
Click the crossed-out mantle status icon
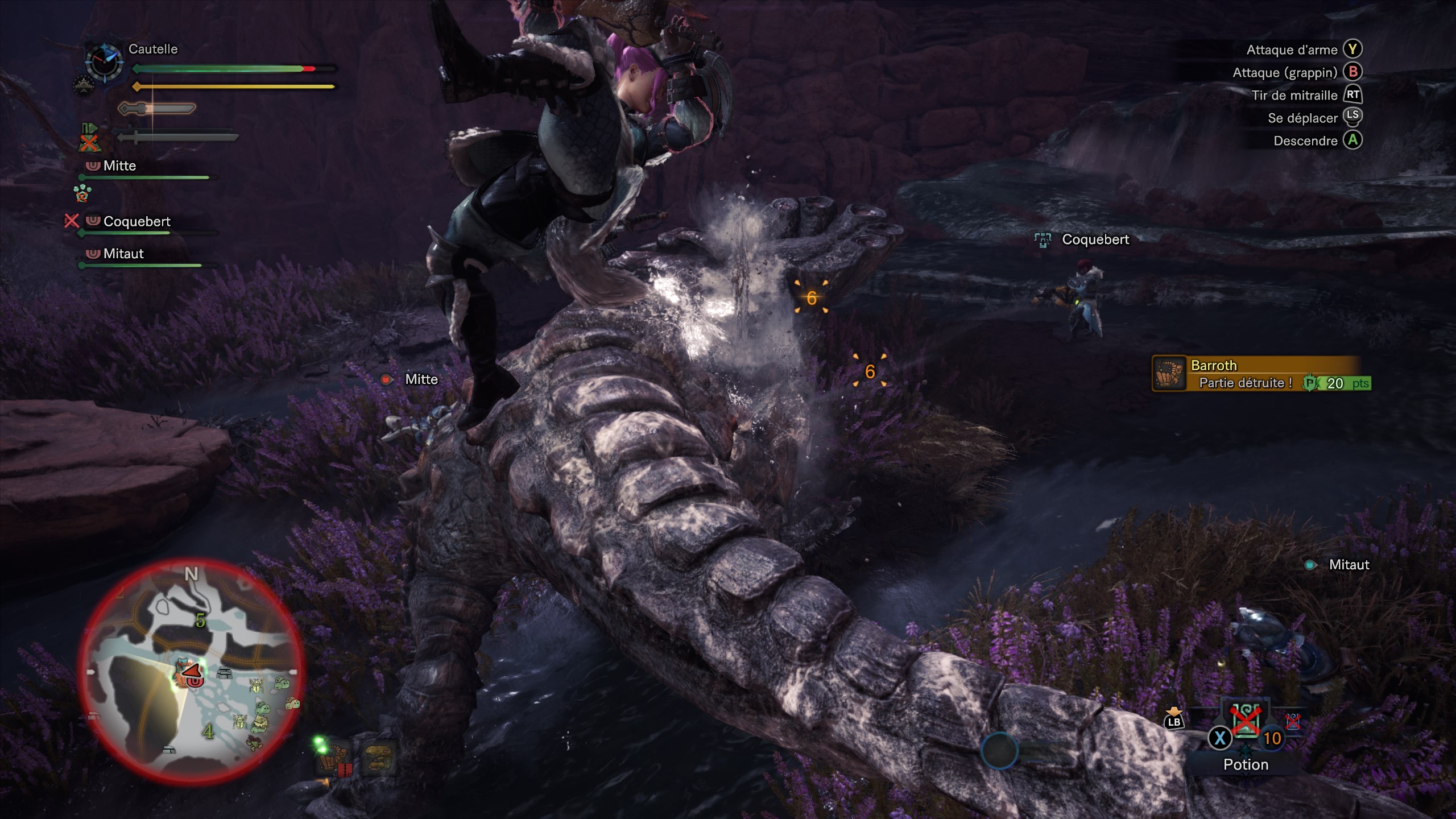coord(88,138)
